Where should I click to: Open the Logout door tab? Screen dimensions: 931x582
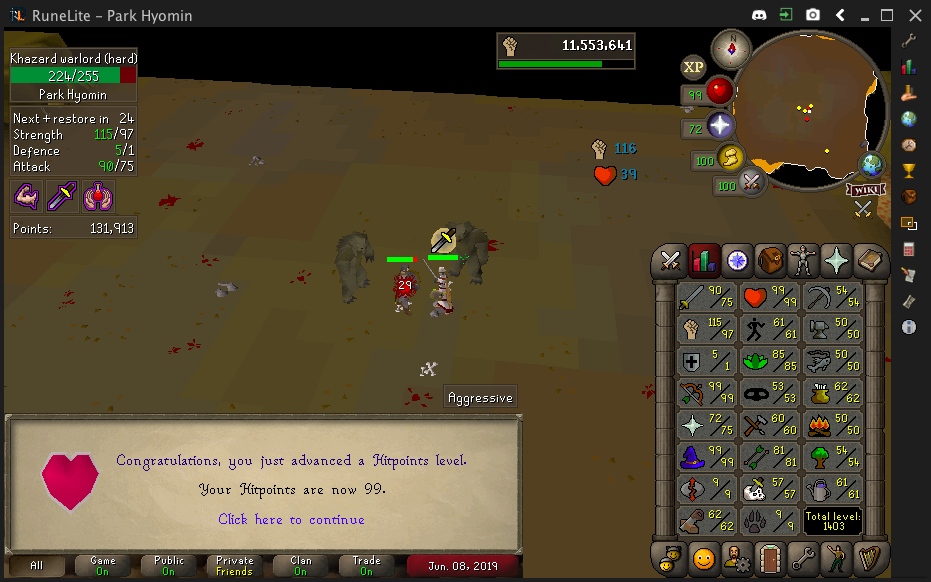769,557
